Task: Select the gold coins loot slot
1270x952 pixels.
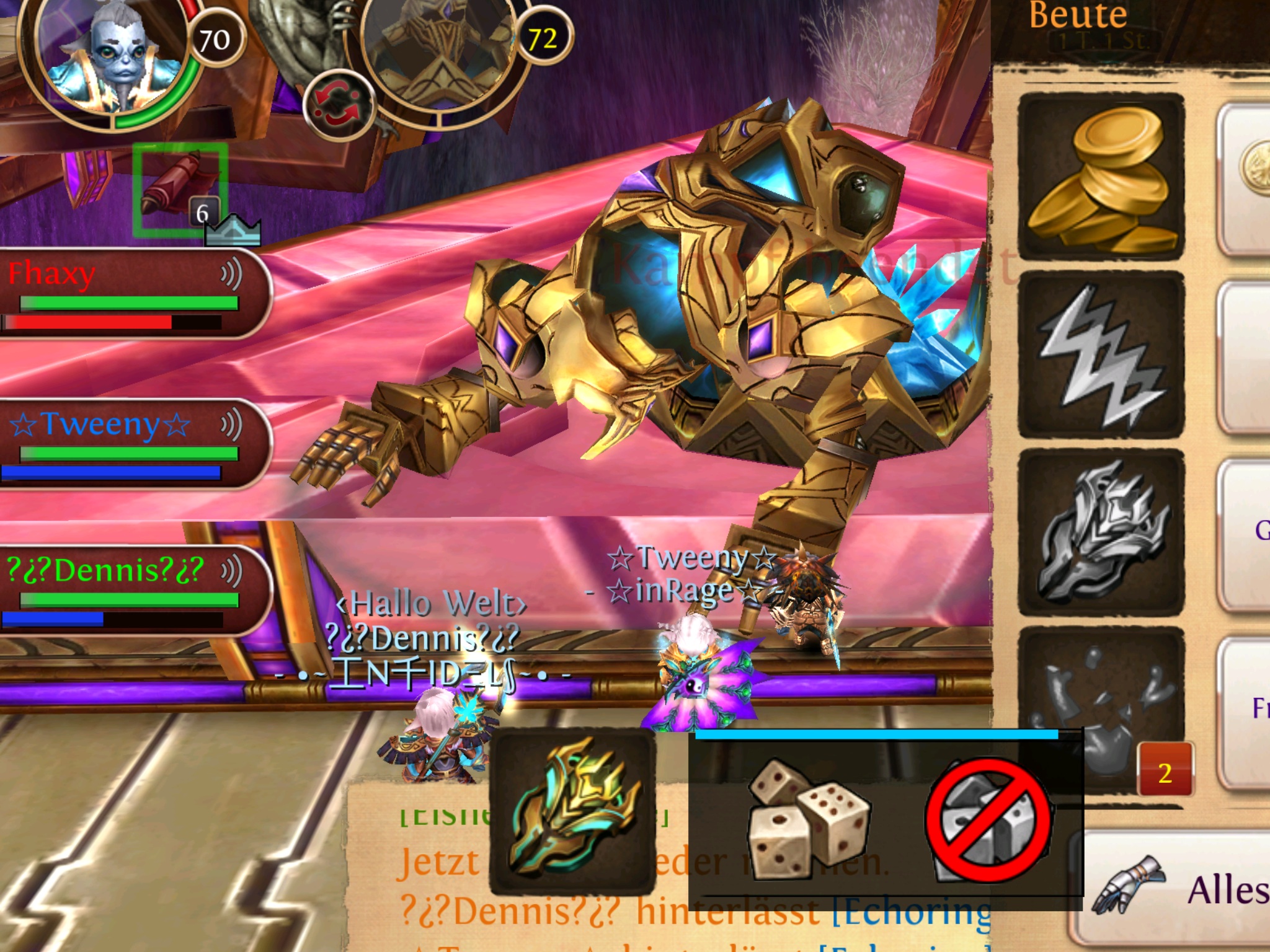Action: (x=1101, y=177)
